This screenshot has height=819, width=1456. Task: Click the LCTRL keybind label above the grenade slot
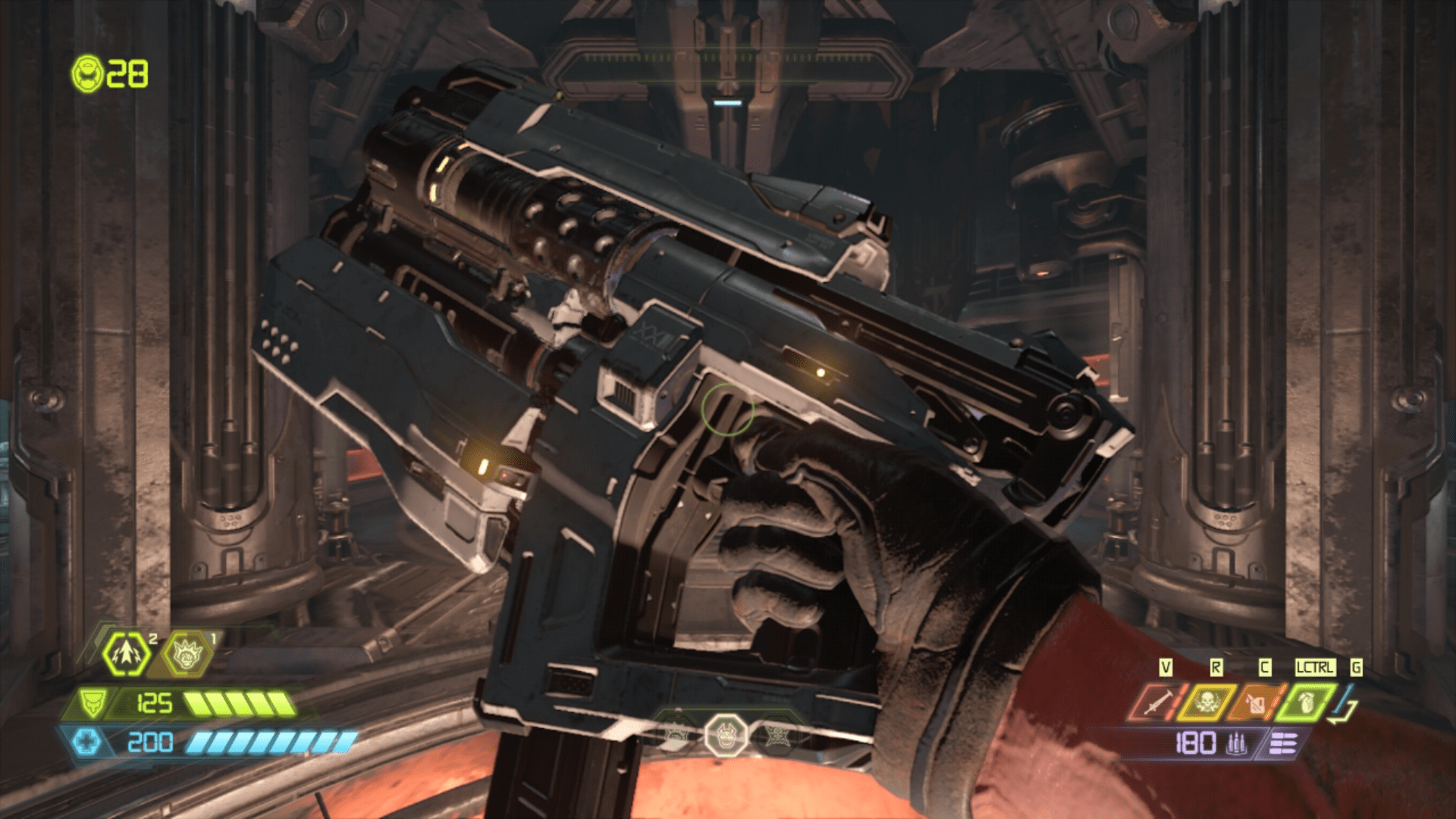pos(1315,667)
